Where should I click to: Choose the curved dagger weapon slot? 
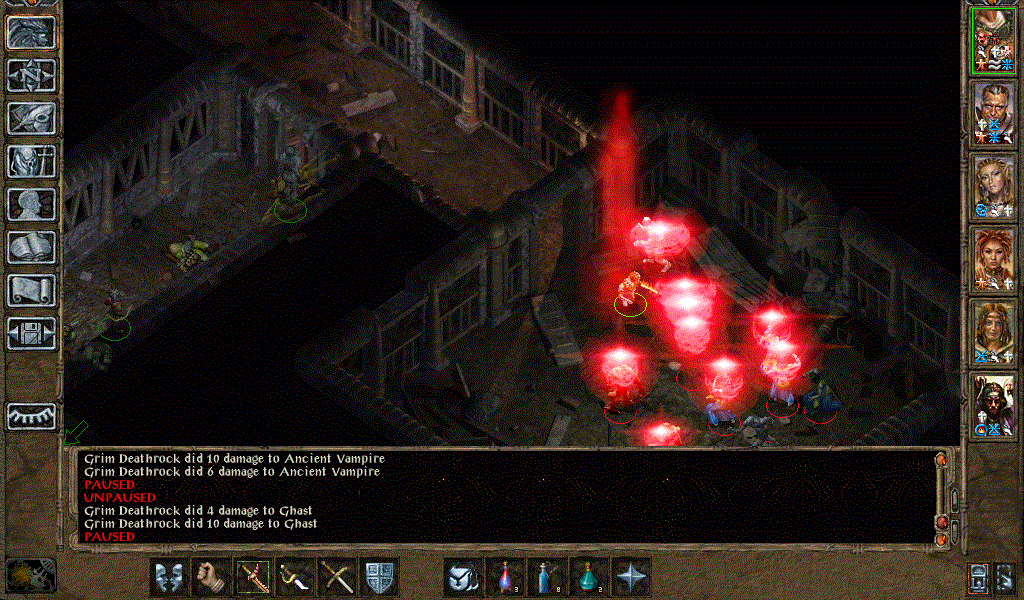tap(295, 576)
